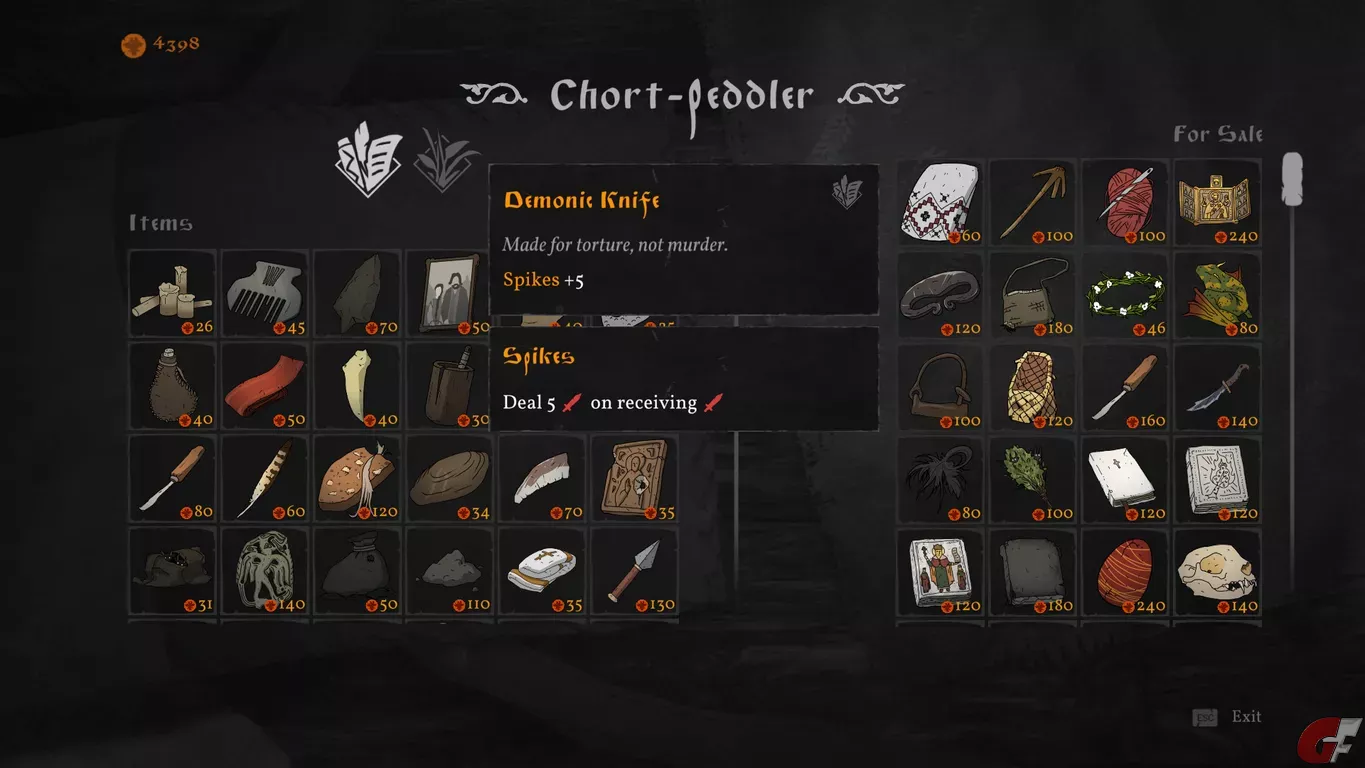Choose the red ribbon item

(263, 385)
